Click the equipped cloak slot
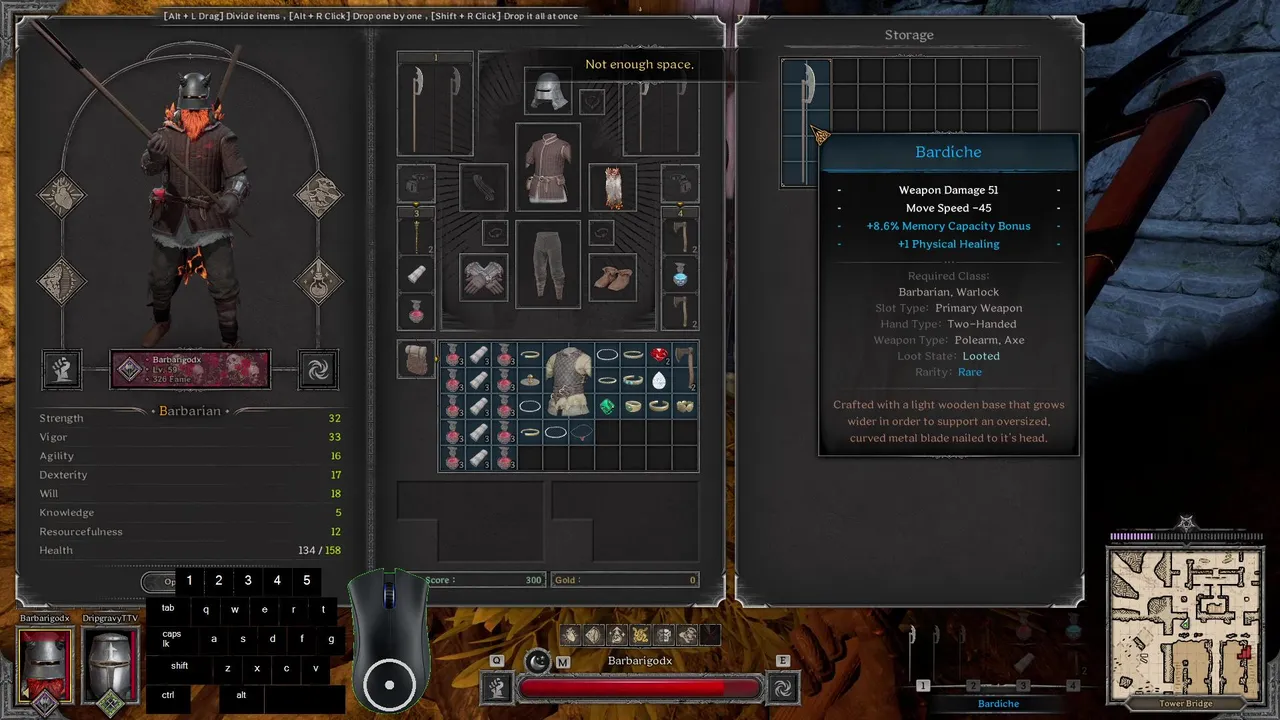Viewport: 1280px width, 720px height. pos(612,187)
